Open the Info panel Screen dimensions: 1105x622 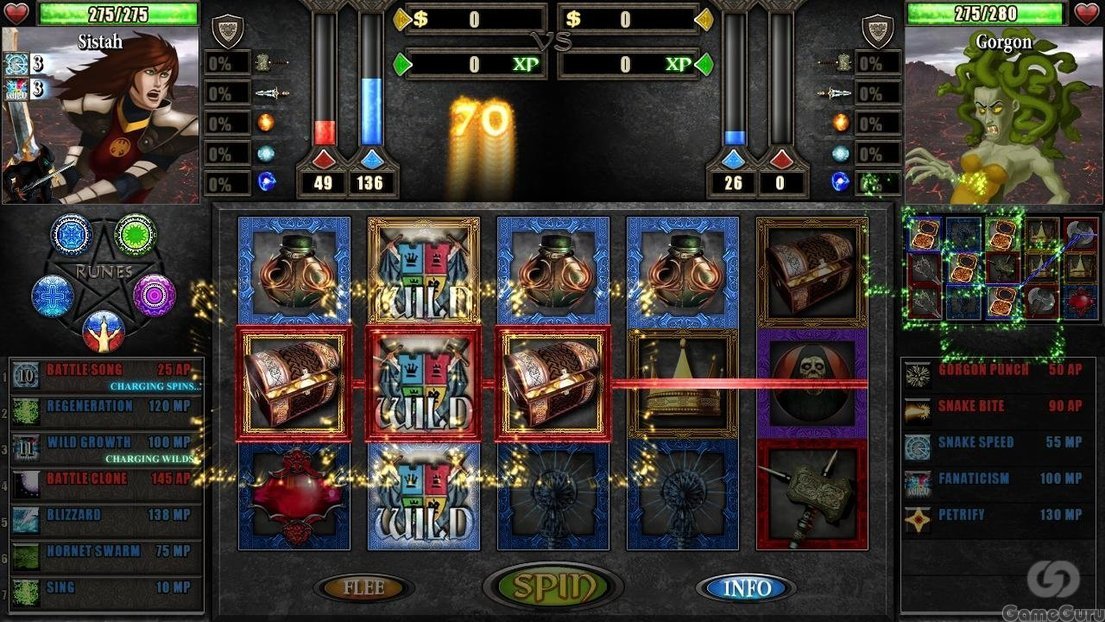click(x=747, y=587)
